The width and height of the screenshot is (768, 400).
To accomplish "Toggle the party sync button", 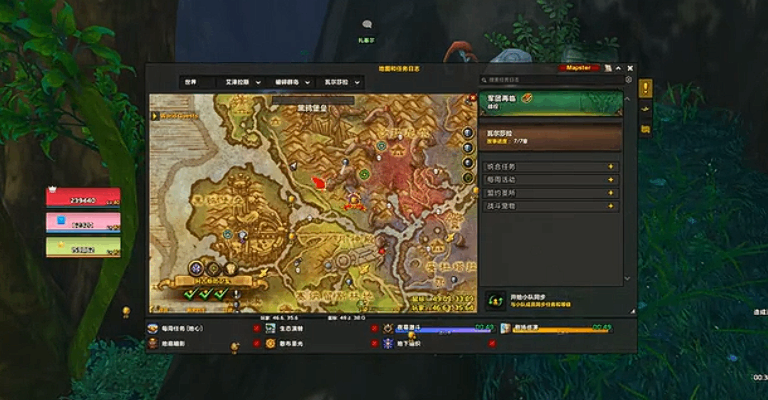I will [496, 299].
